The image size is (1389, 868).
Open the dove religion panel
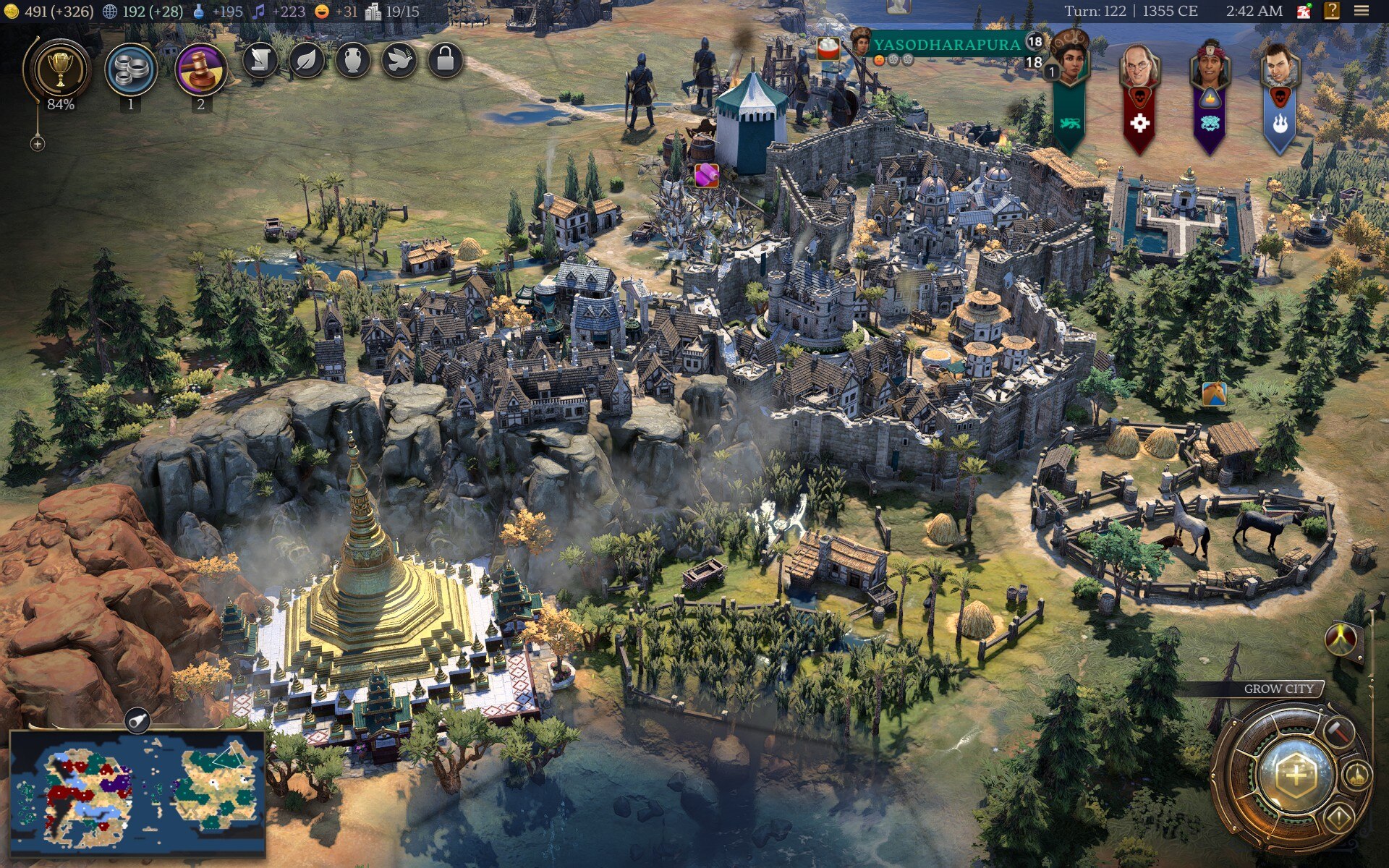[x=399, y=61]
